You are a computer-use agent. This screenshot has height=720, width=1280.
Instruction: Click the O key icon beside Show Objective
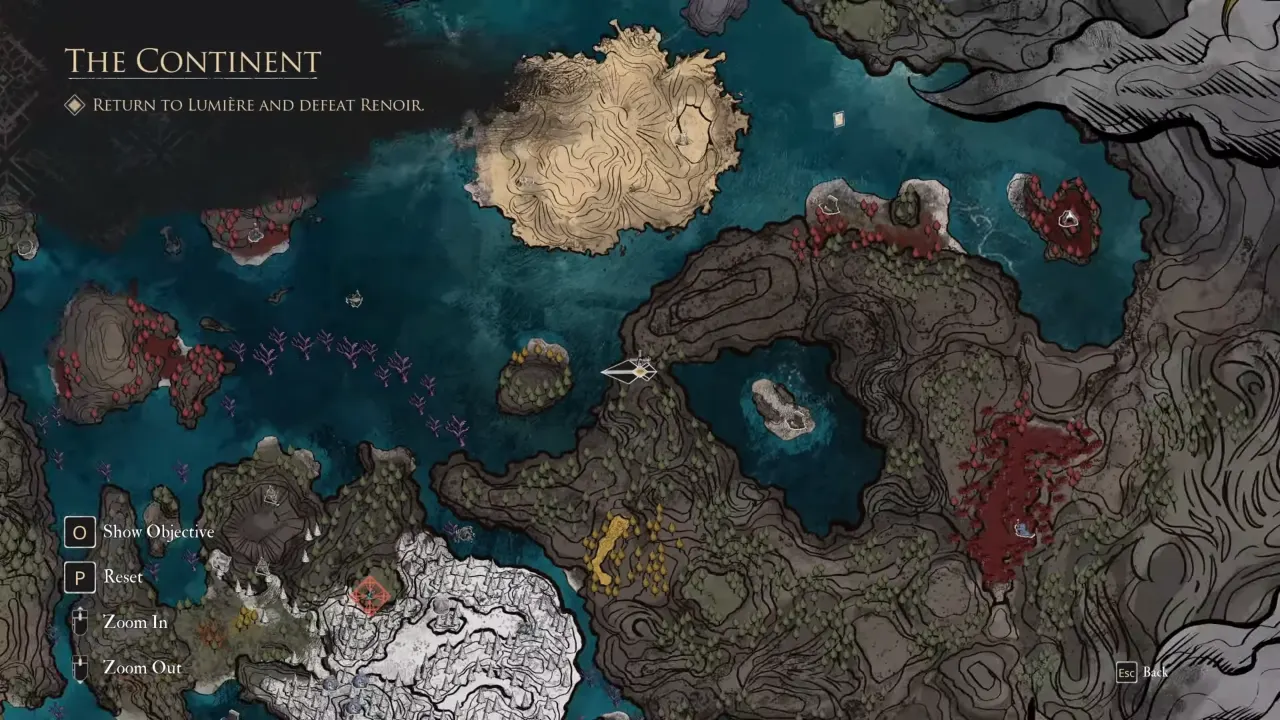tap(80, 532)
